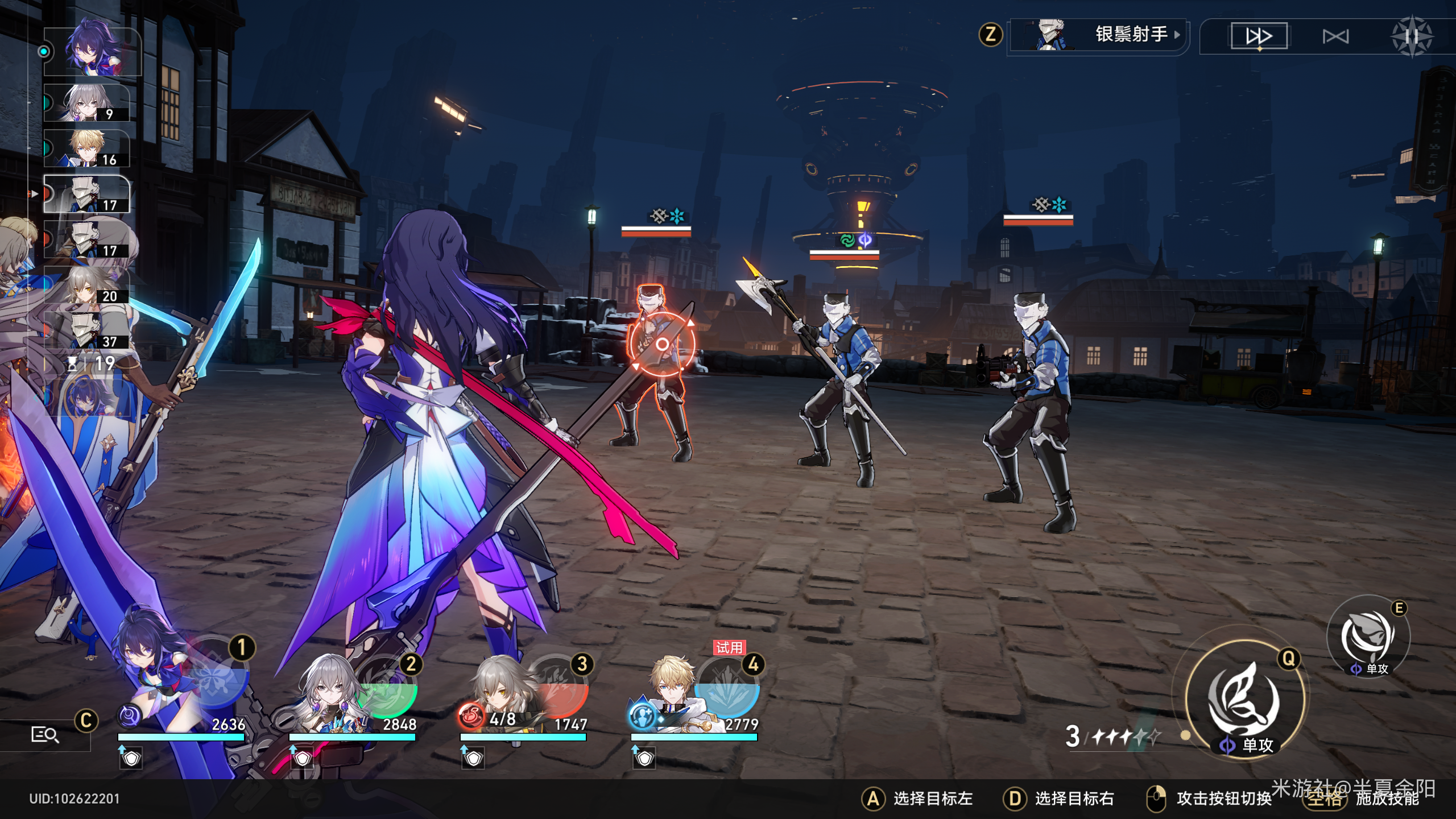Select Seele's portrait leading the turn order
This screenshot has width=1456, height=819.
click(x=91, y=51)
